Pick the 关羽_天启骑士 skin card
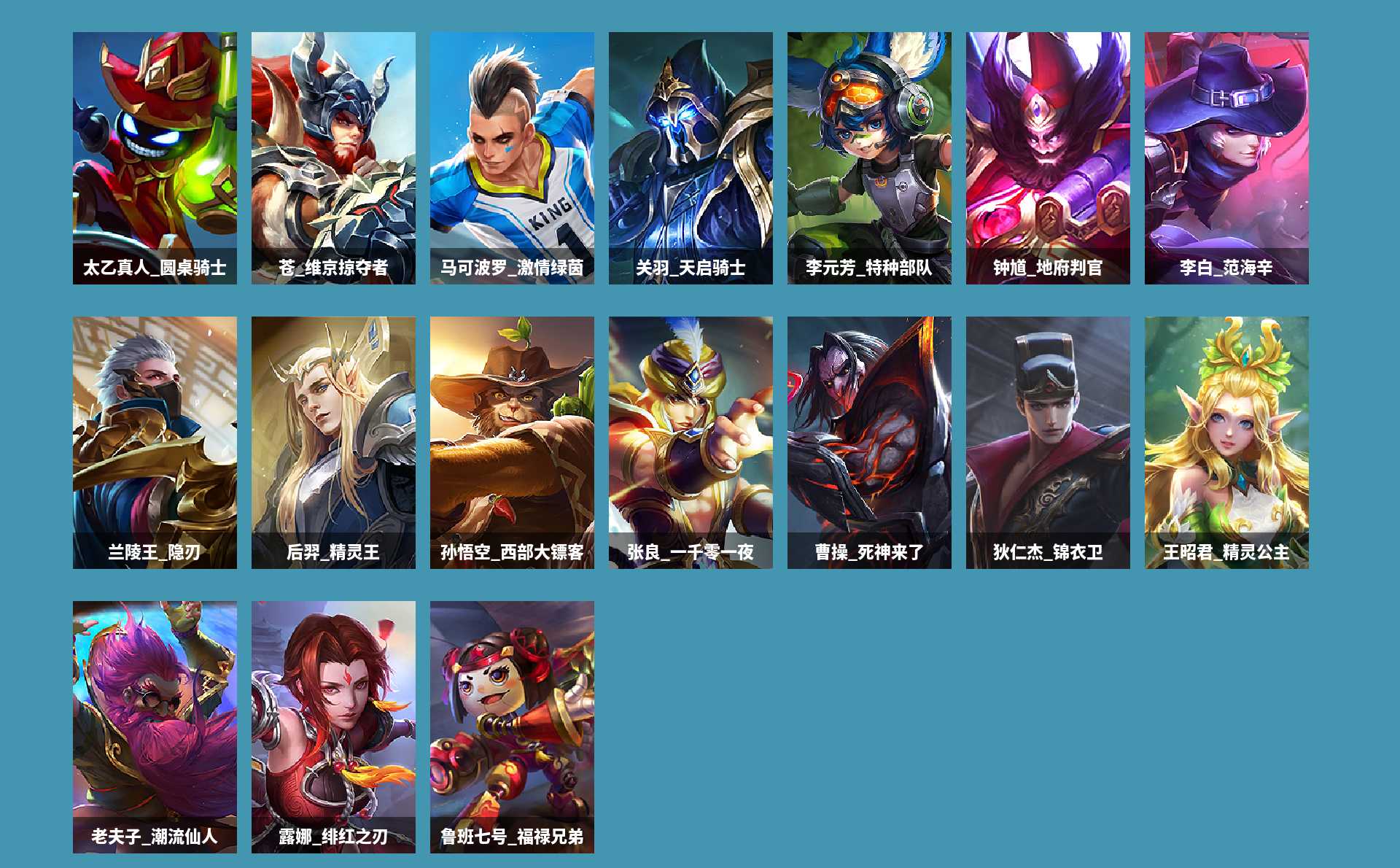The image size is (1400, 868). pos(691,158)
